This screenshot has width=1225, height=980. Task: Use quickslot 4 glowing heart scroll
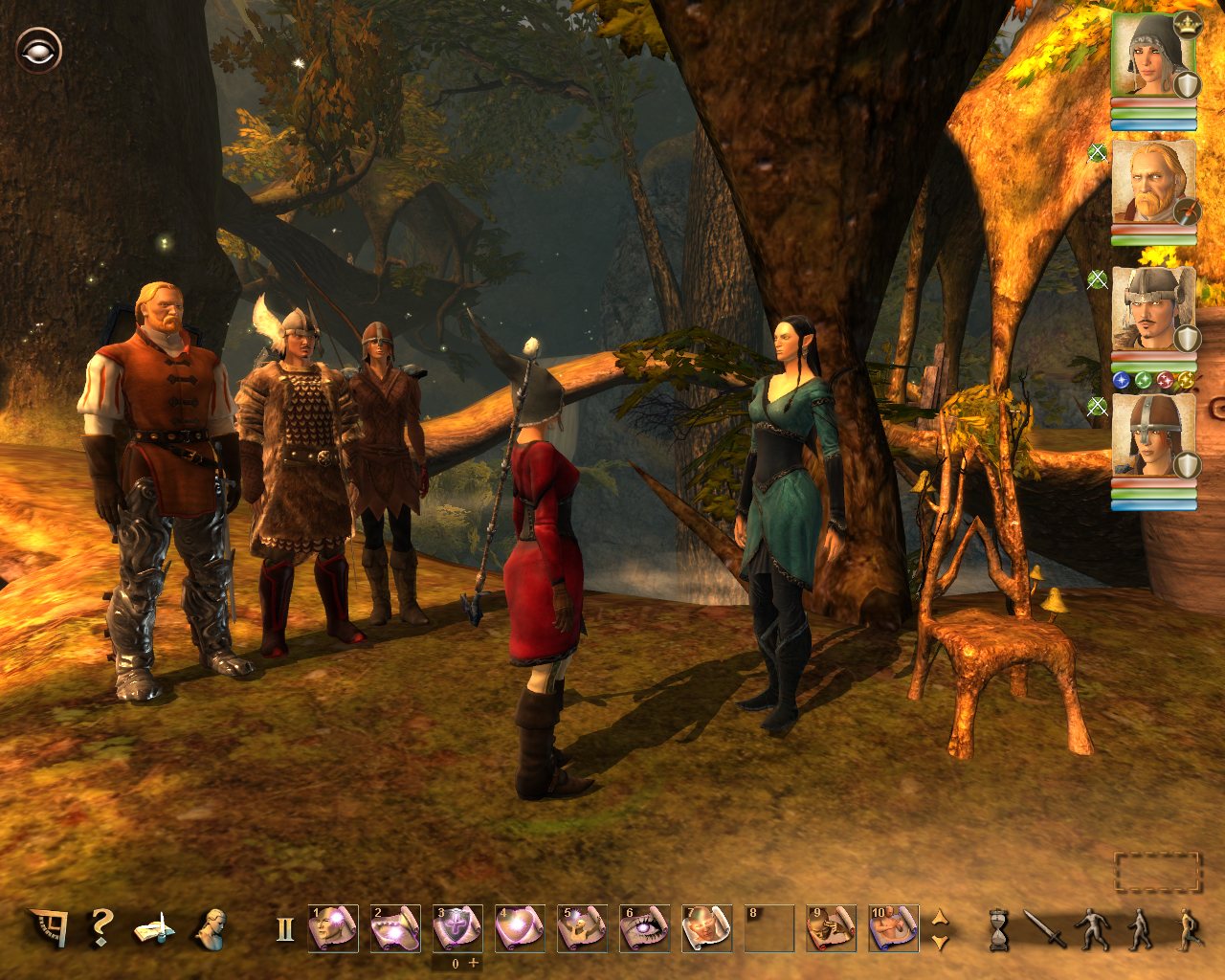coord(520,928)
